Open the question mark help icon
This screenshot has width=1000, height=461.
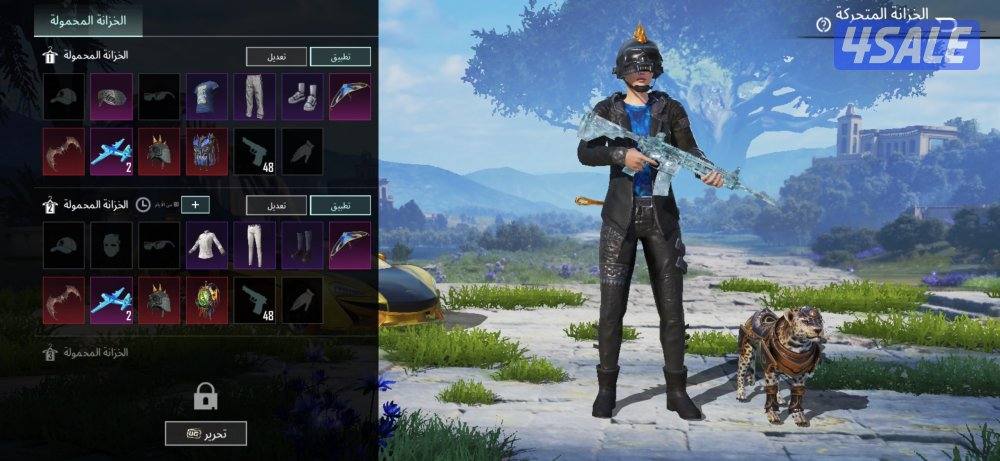click(x=823, y=23)
